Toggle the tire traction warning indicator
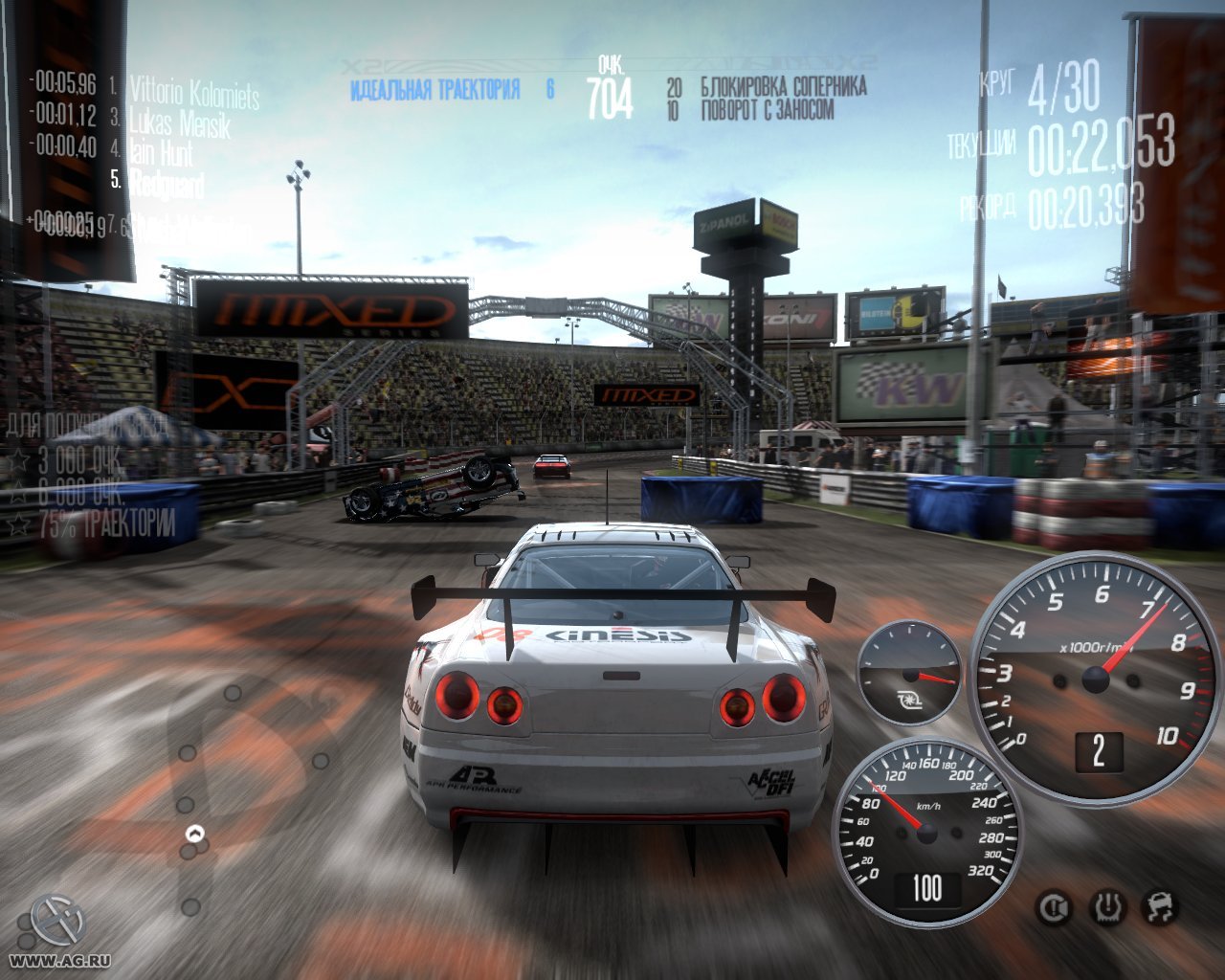The image size is (1225, 980). point(1106,905)
